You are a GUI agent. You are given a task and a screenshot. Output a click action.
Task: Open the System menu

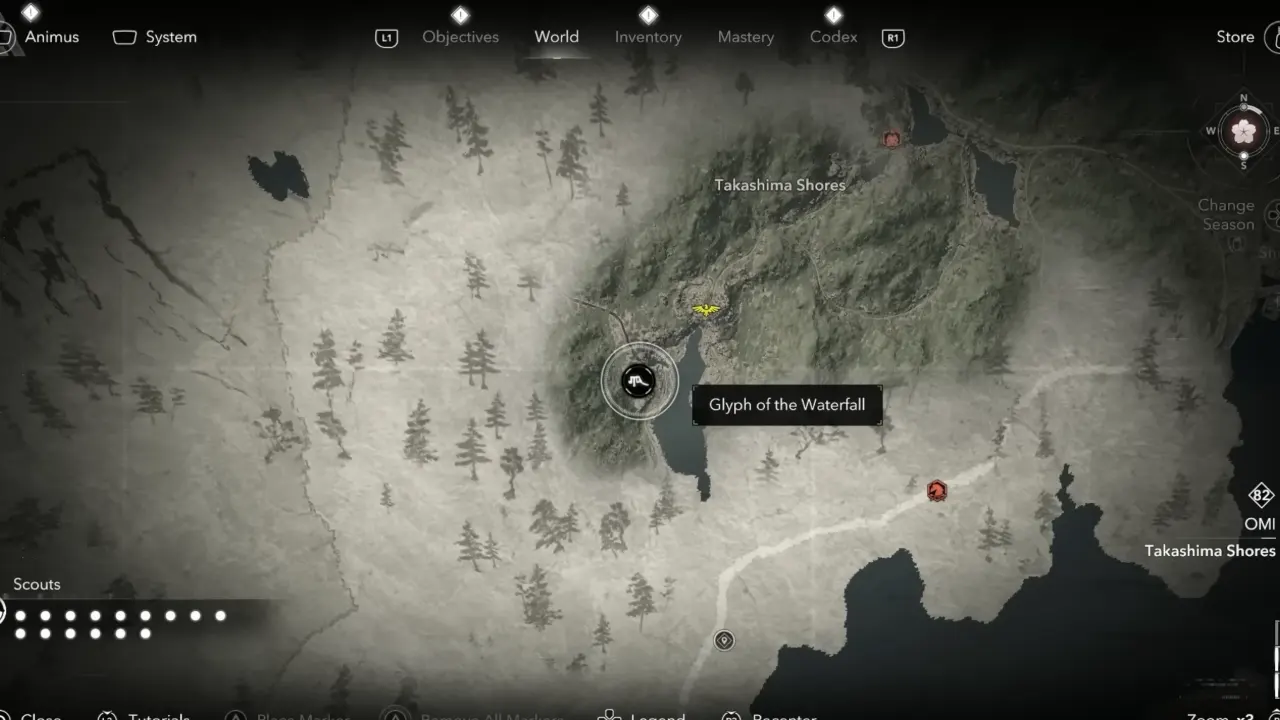170,37
